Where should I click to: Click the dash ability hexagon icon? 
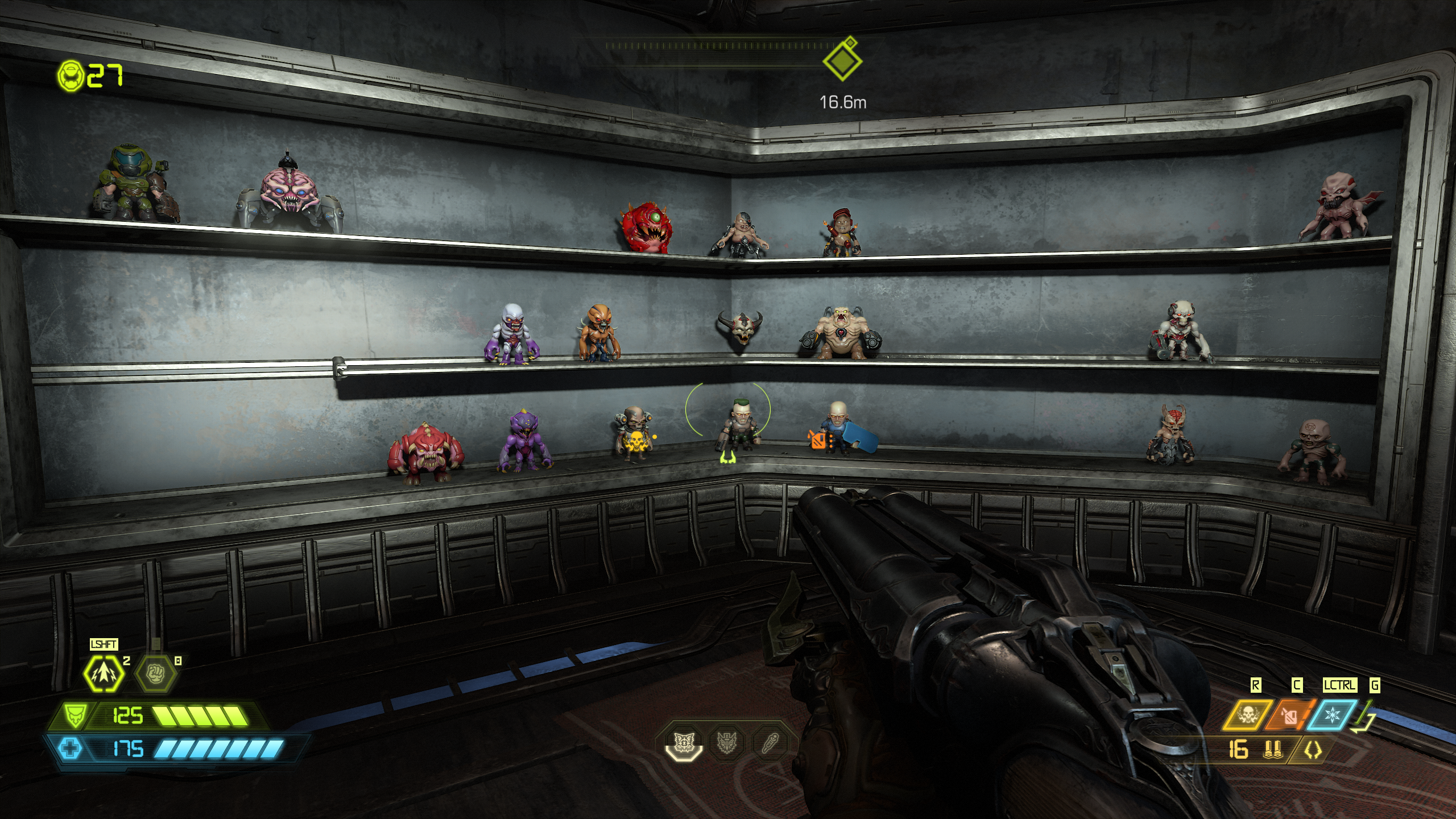pos(105,674)
